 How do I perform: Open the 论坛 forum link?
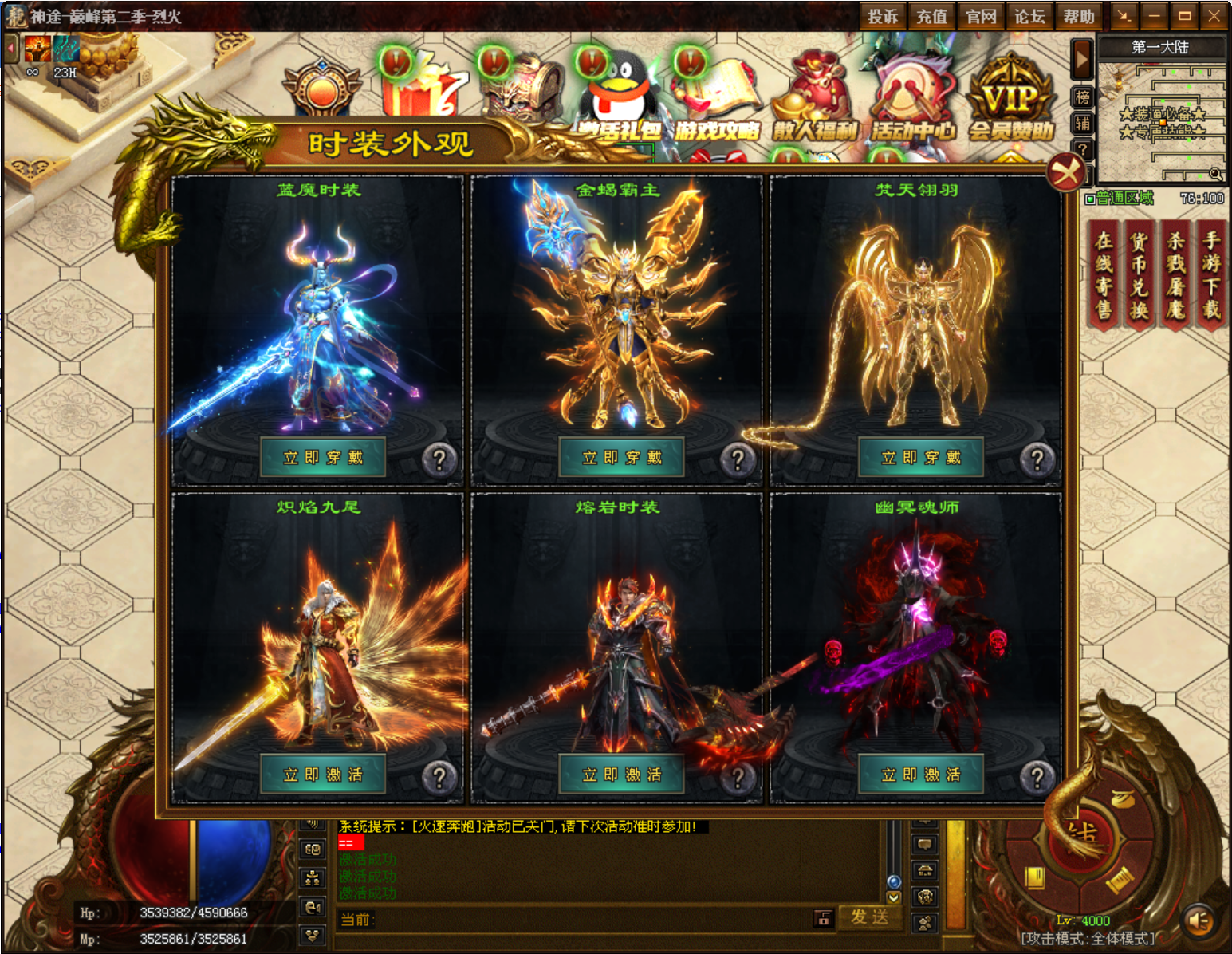click(1029, 16)
